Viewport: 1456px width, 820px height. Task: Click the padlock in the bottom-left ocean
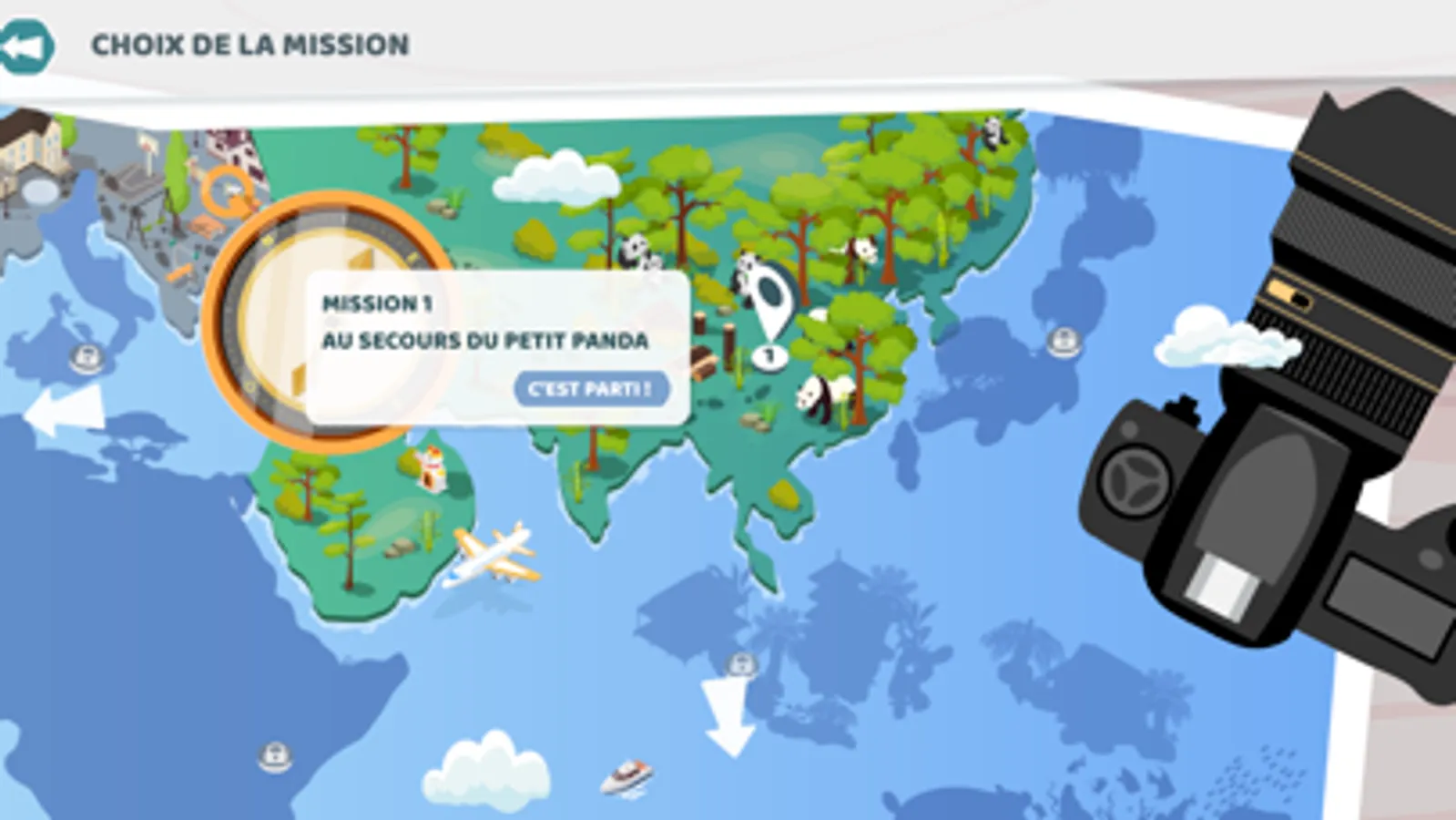(x=273, y=754)
